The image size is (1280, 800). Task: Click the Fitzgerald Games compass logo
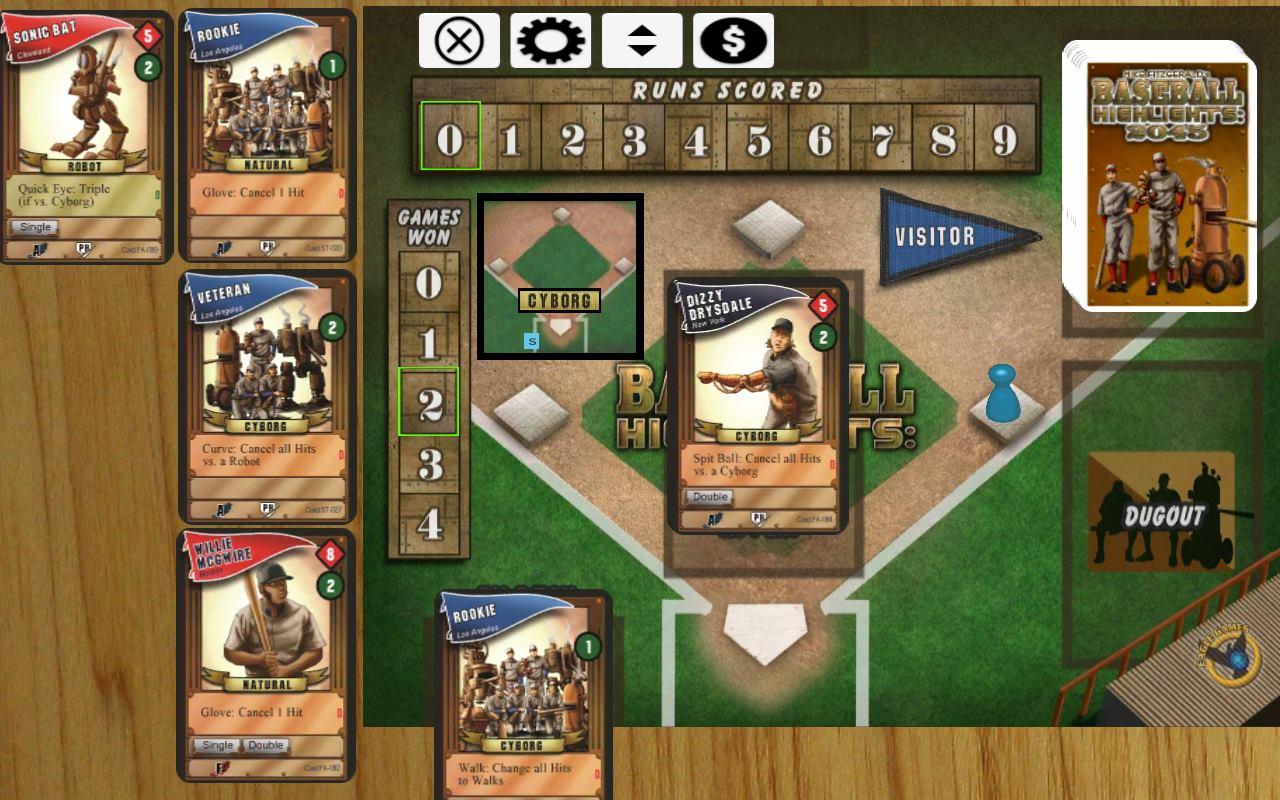[1230, 656]
